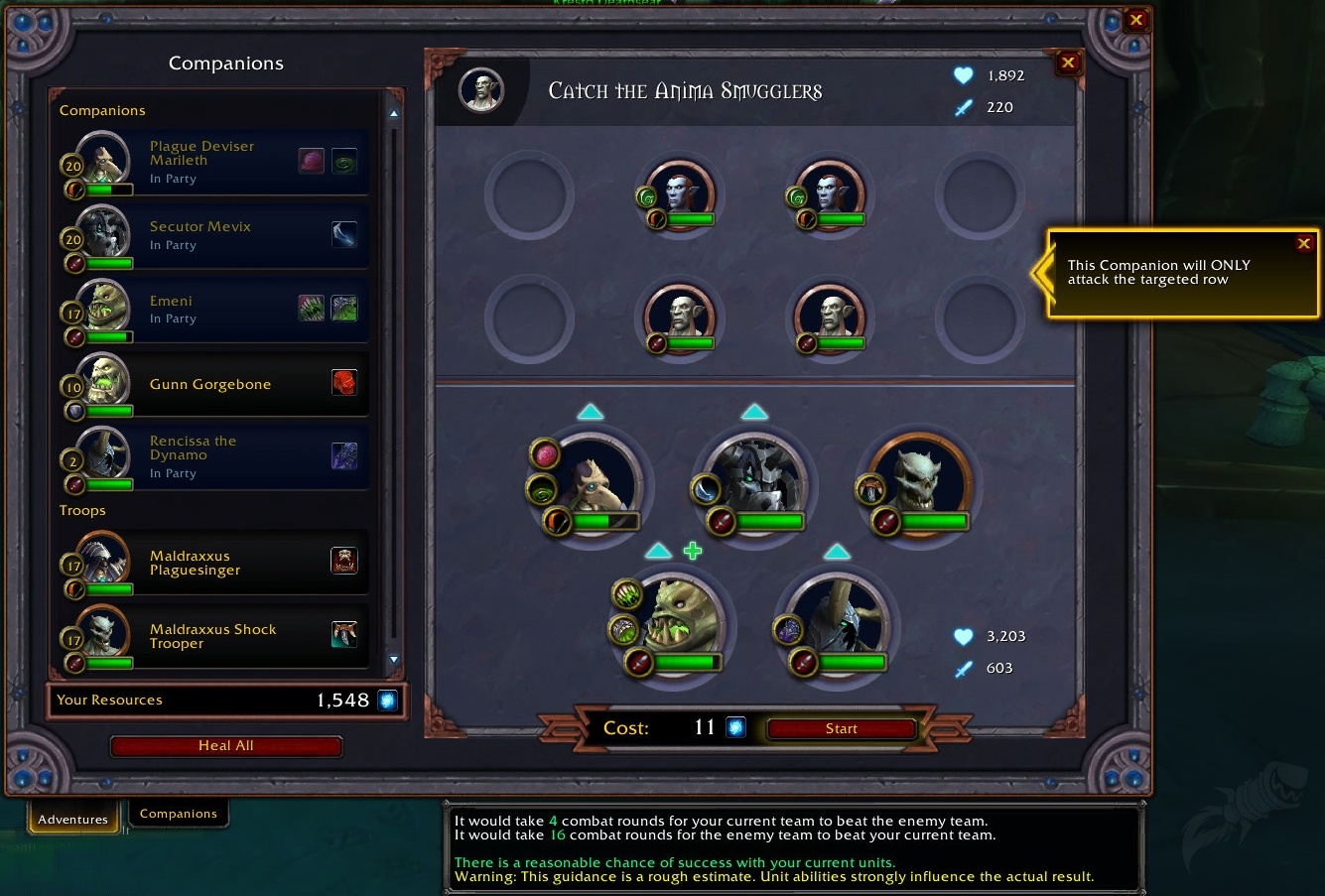The height and width of the screenshot is (896, 1325).
Task: Click the scroll-up arrow of the companion list
Action: click(394, 114)
